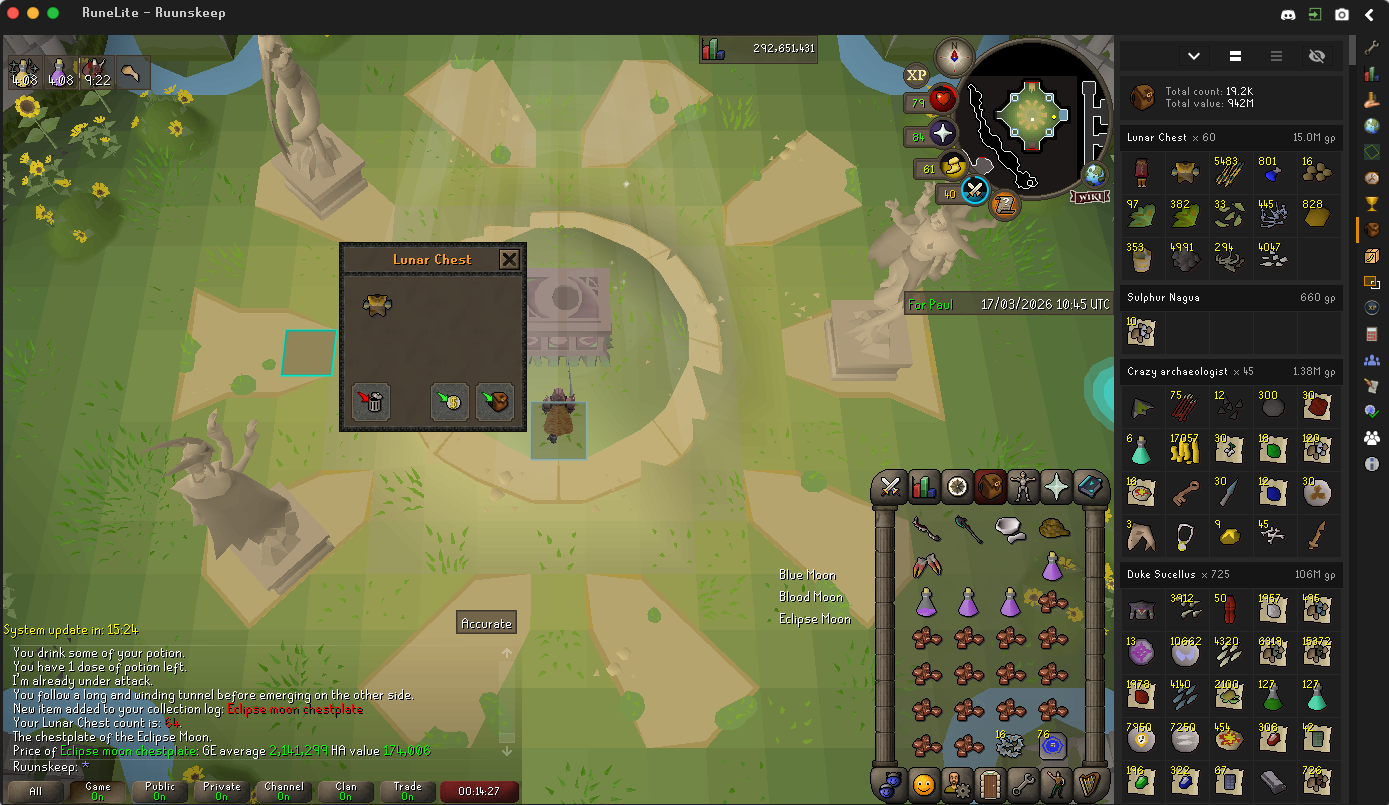Close the Lunar Chest window

tap(509, 260)
